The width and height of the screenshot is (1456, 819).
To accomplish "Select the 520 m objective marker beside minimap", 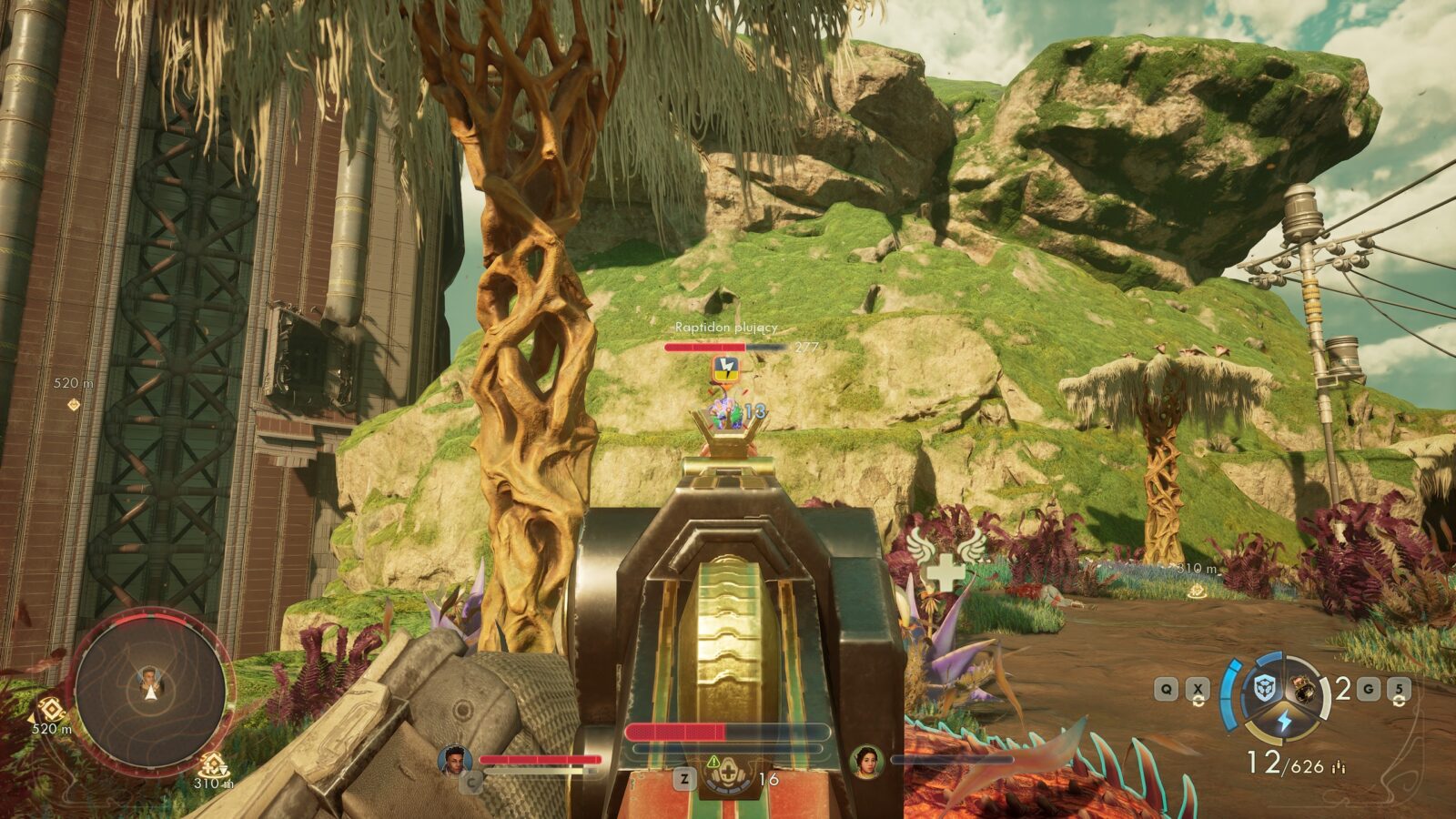I will point(50,710).
